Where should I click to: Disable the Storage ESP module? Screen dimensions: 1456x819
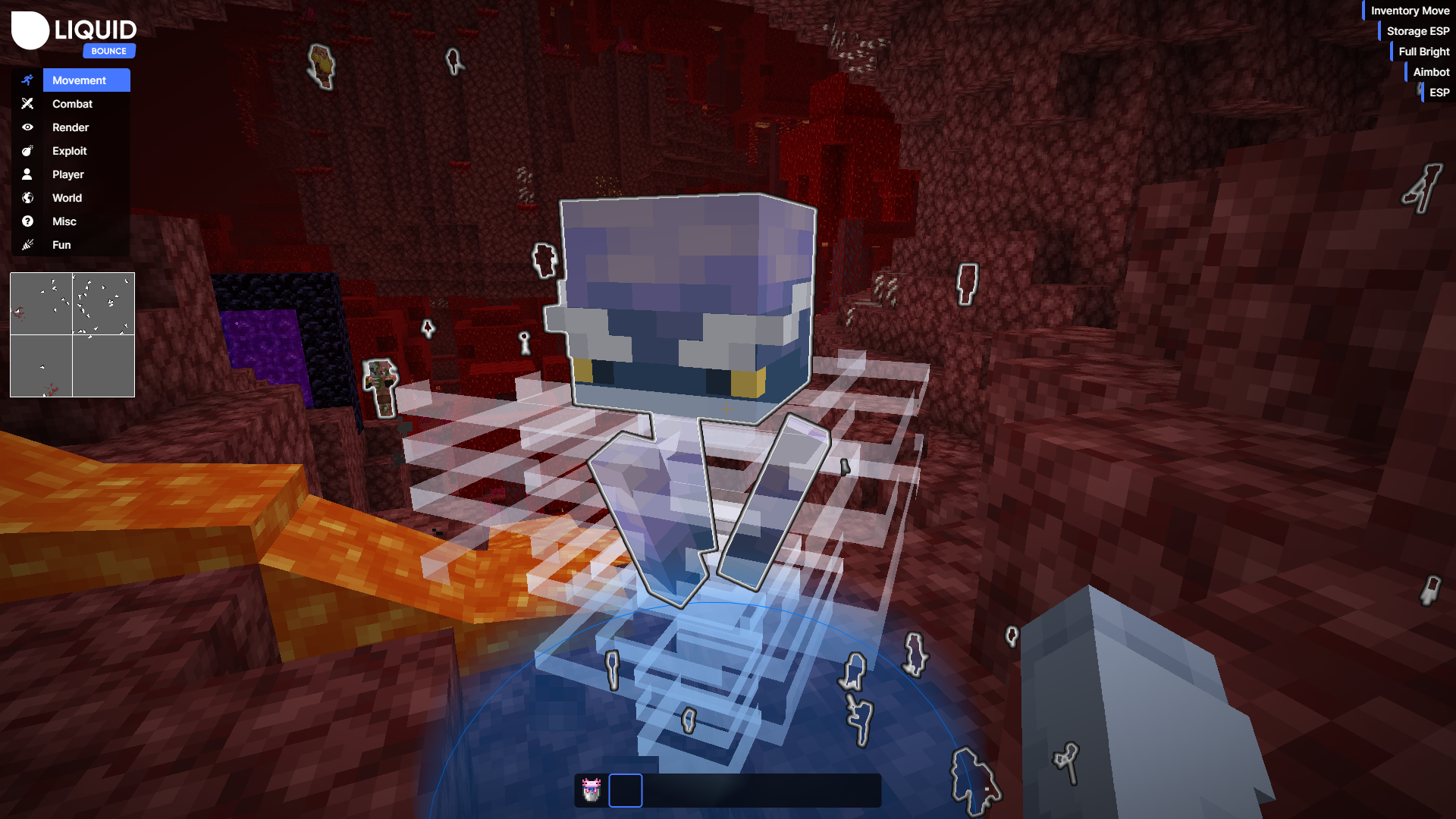click(1417, 30)
